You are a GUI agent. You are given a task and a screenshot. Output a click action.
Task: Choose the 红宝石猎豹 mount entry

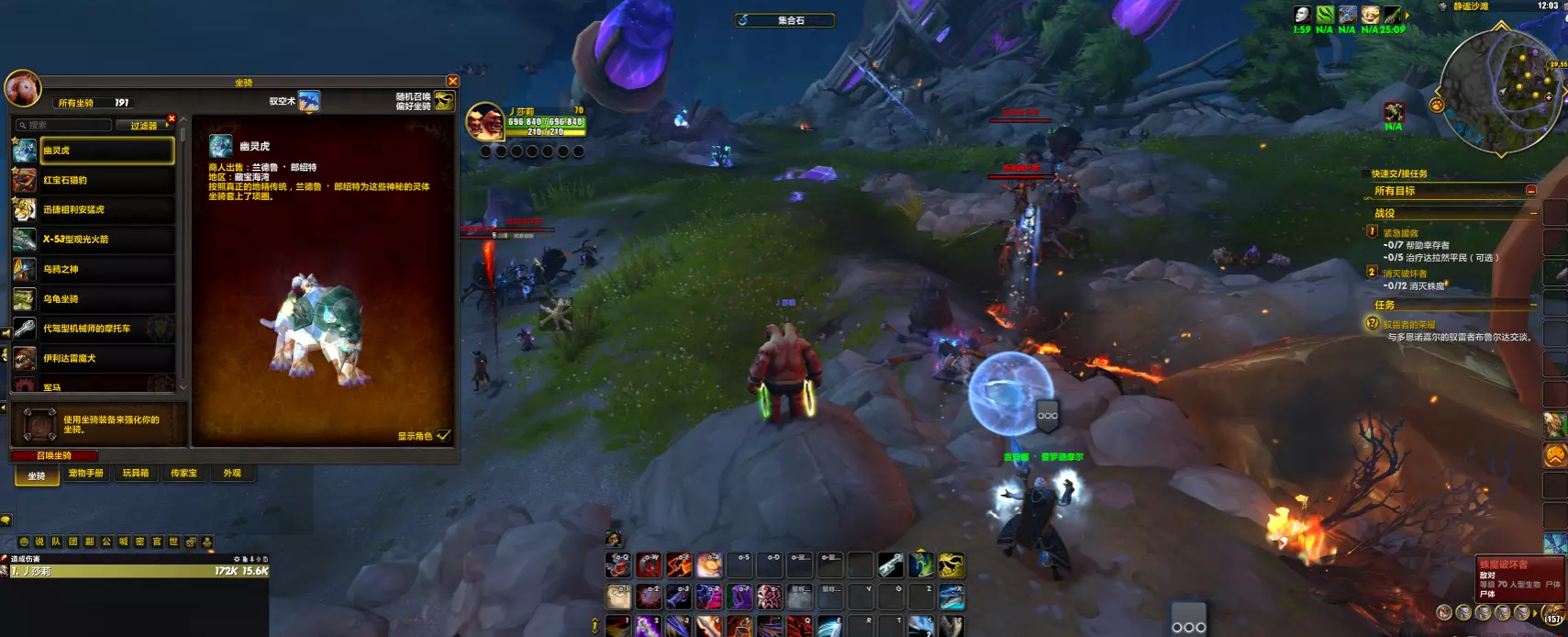click(106, 180)
